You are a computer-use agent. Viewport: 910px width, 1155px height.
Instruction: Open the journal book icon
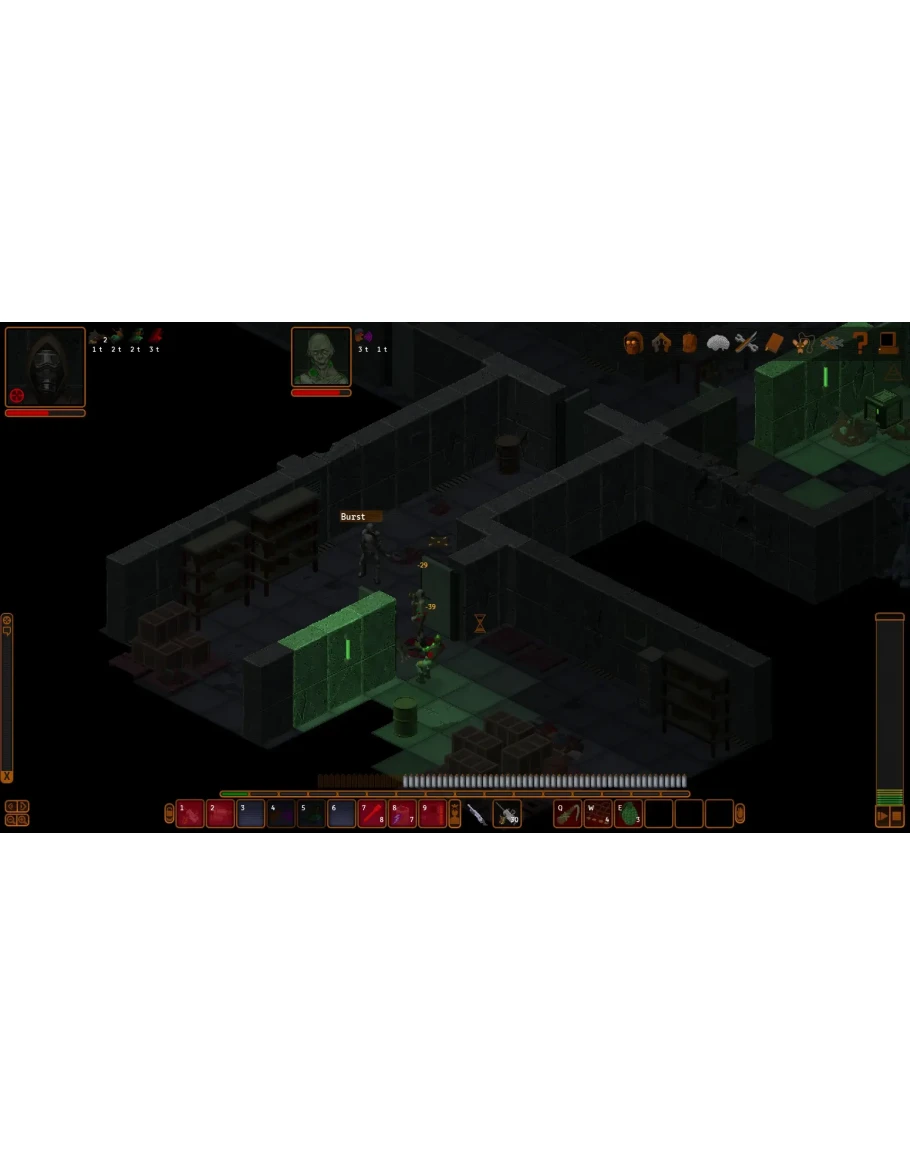[x=774, y=343]
